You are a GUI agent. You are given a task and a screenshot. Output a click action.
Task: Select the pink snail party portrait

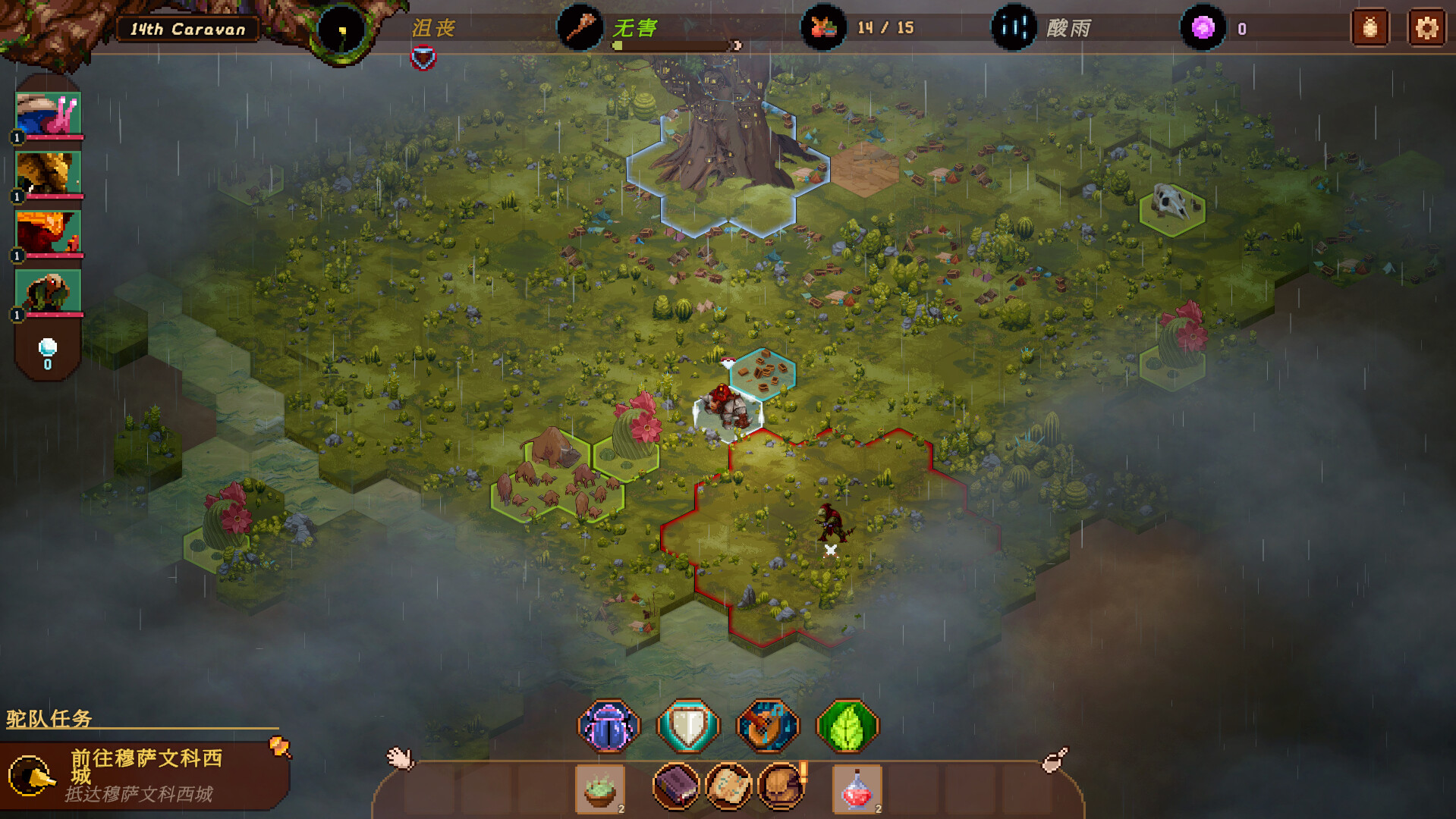[x=49, y=114]
